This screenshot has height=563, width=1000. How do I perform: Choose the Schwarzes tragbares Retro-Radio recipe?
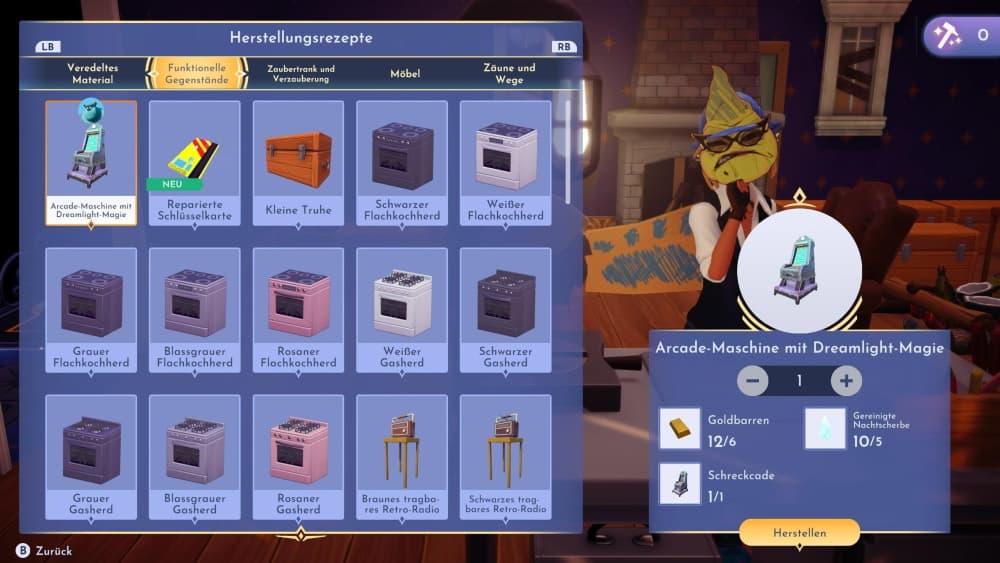pos(506,456)
